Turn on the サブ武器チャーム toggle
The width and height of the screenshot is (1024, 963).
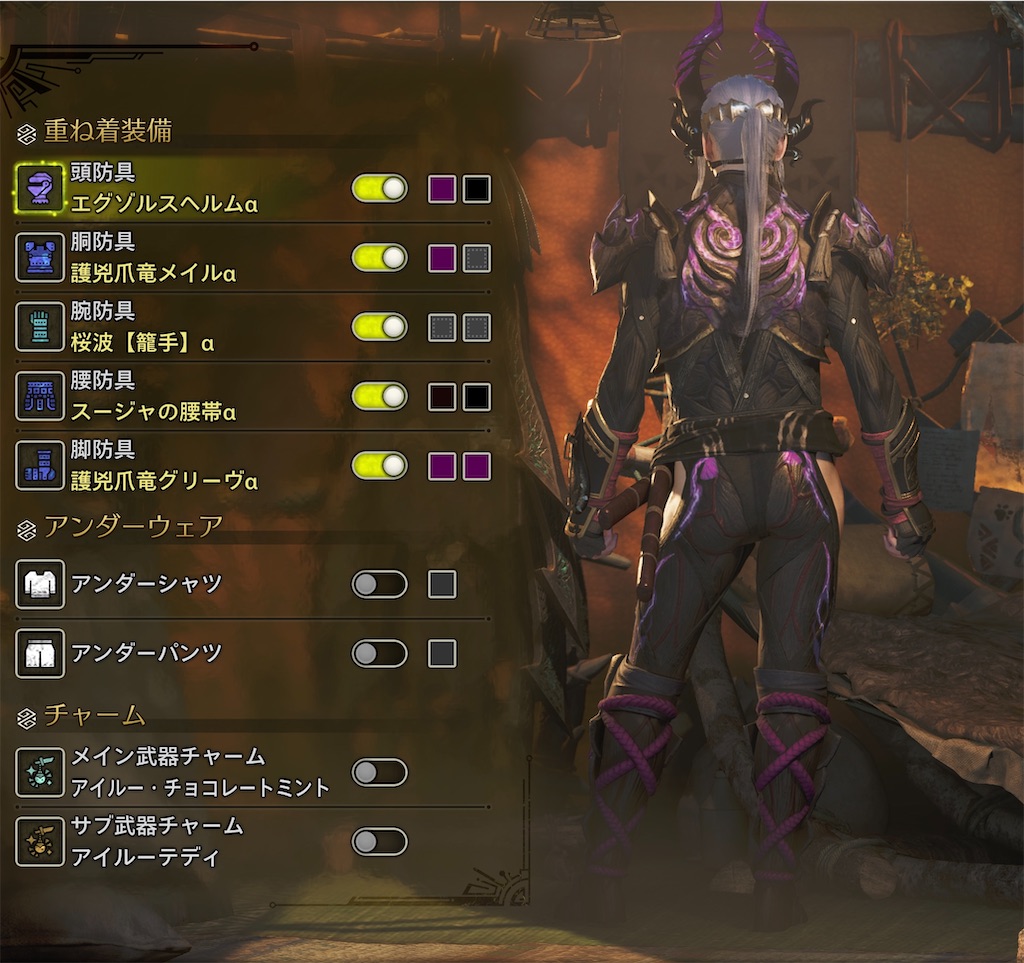(x=379, y=842)
